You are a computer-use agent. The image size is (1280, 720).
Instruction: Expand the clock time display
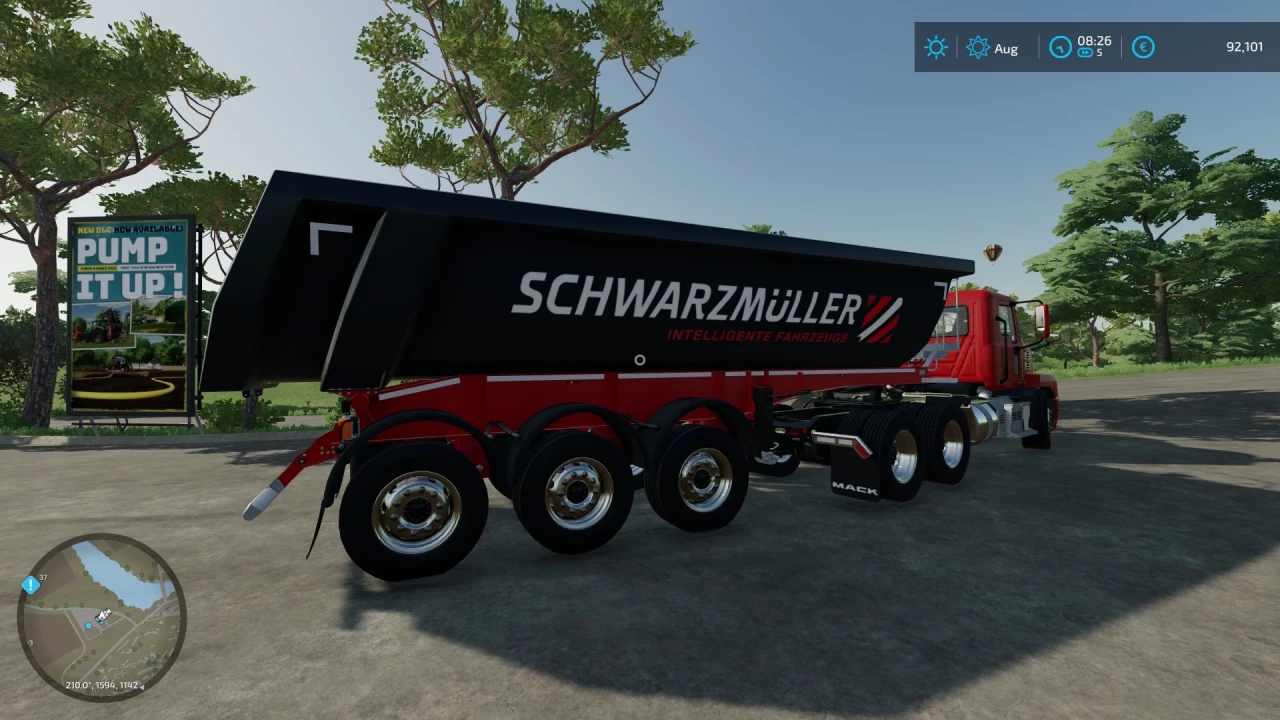1094,41
